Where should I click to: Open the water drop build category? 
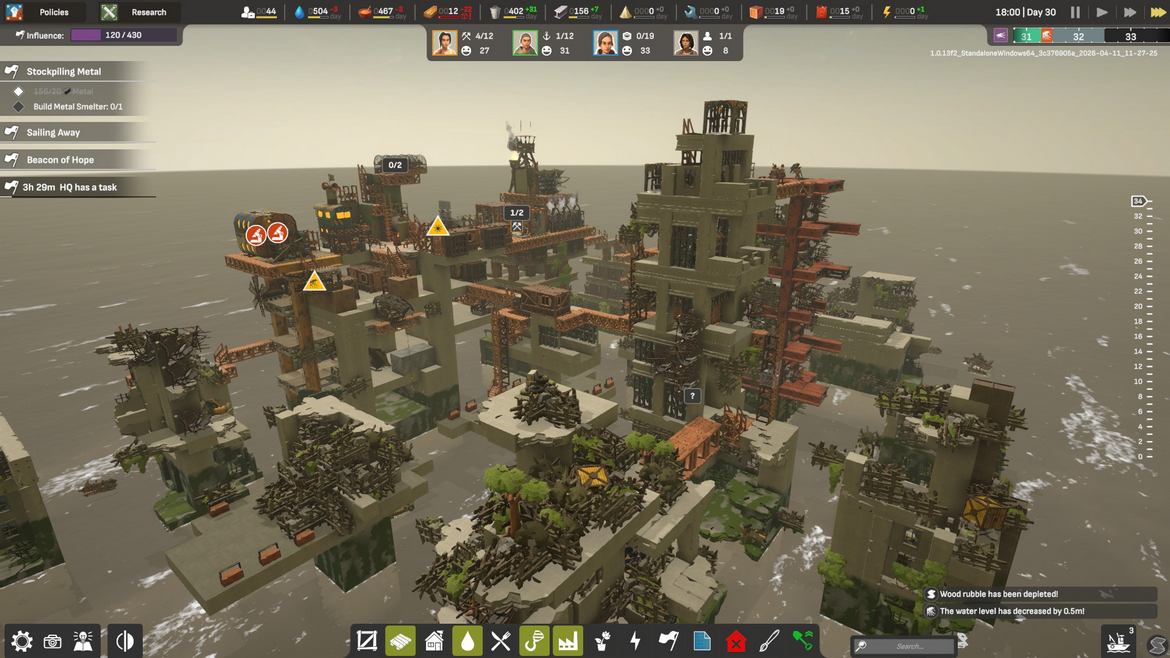tap(467, 641)
